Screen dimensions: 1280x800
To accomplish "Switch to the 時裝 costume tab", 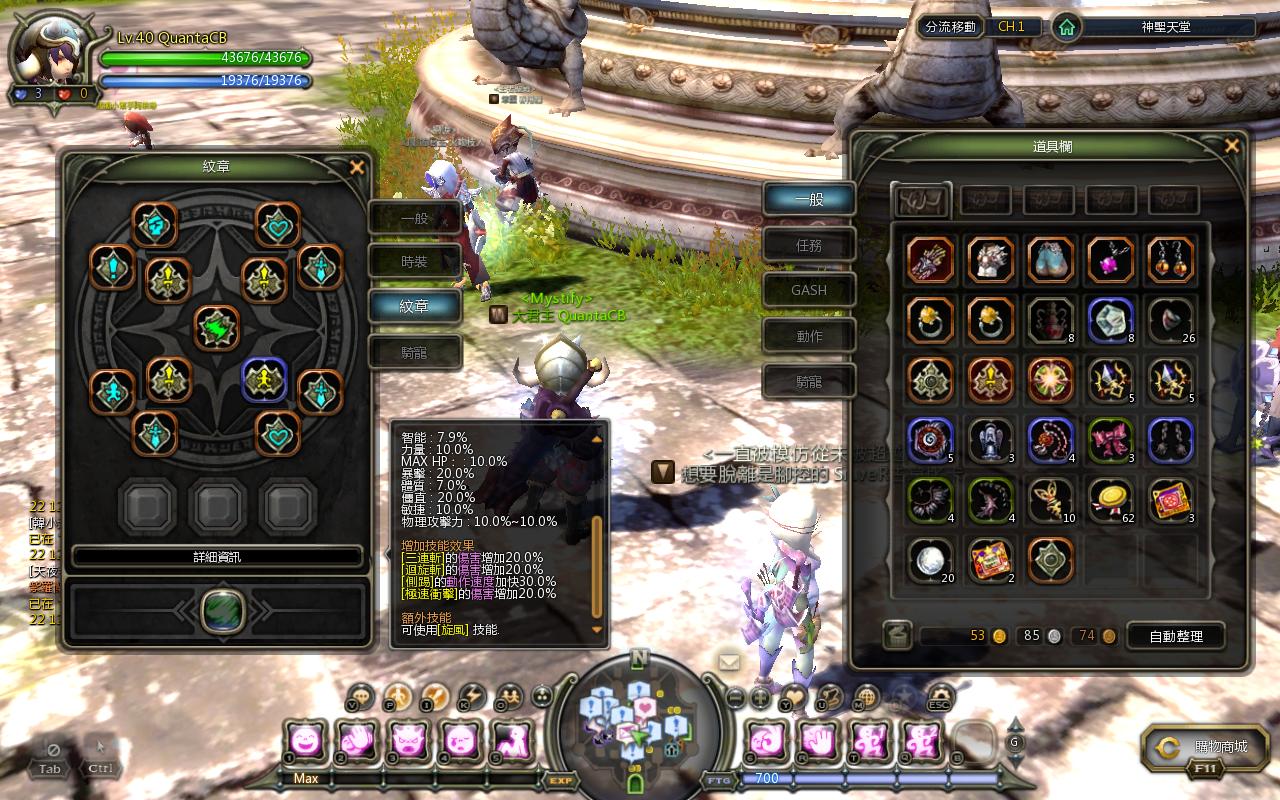I will click(414, 261).
